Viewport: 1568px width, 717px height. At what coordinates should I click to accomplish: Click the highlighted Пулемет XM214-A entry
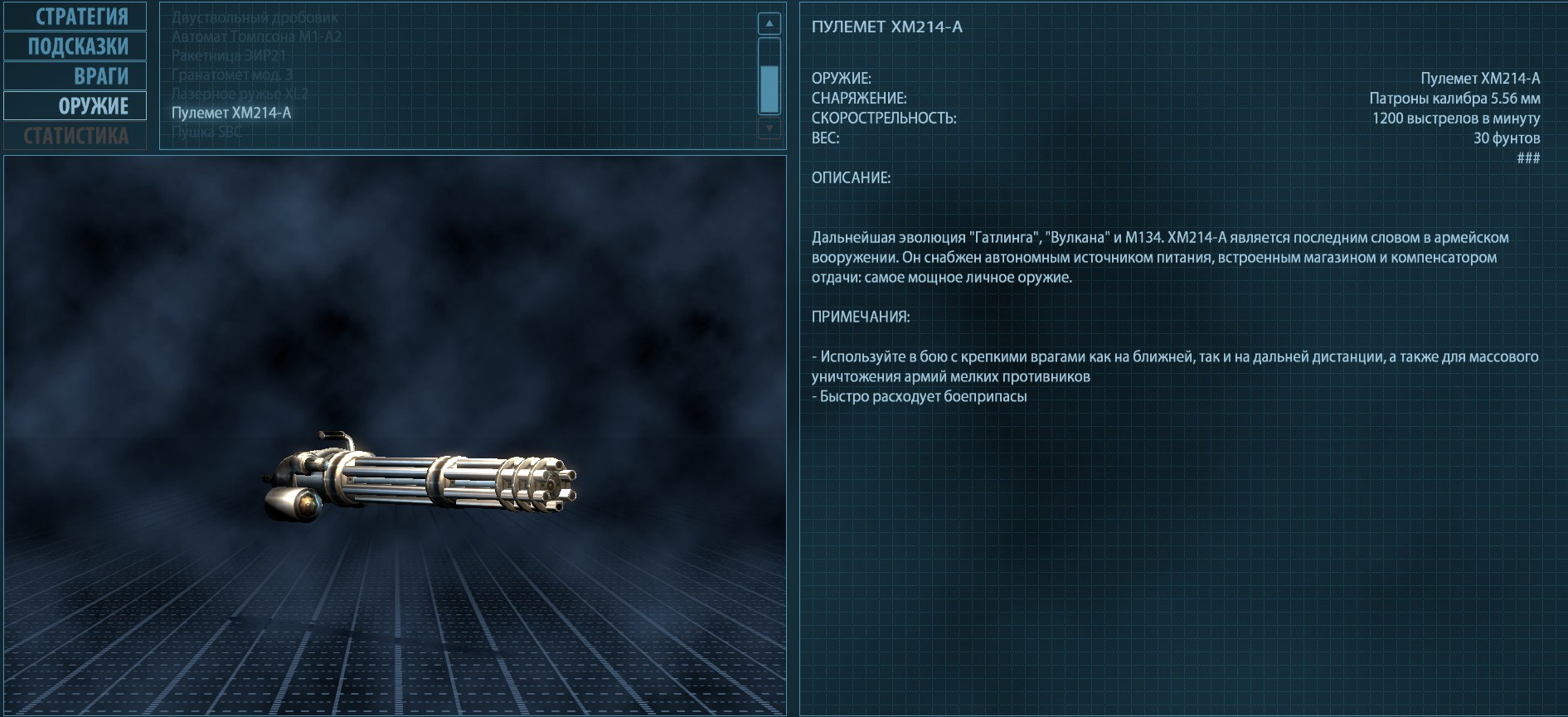(231, 113)
